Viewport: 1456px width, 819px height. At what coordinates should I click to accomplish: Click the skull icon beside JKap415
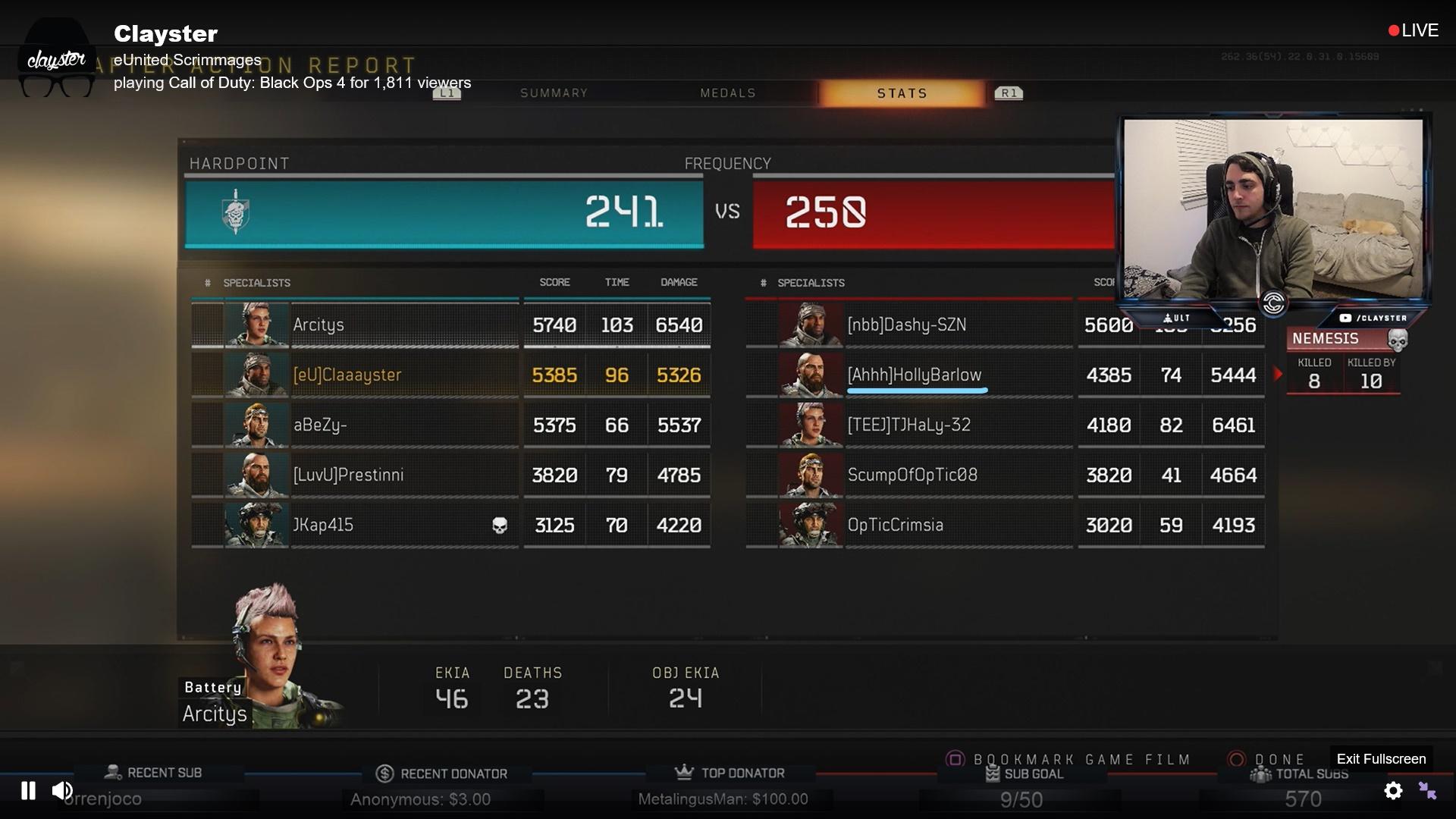[499, 525]
